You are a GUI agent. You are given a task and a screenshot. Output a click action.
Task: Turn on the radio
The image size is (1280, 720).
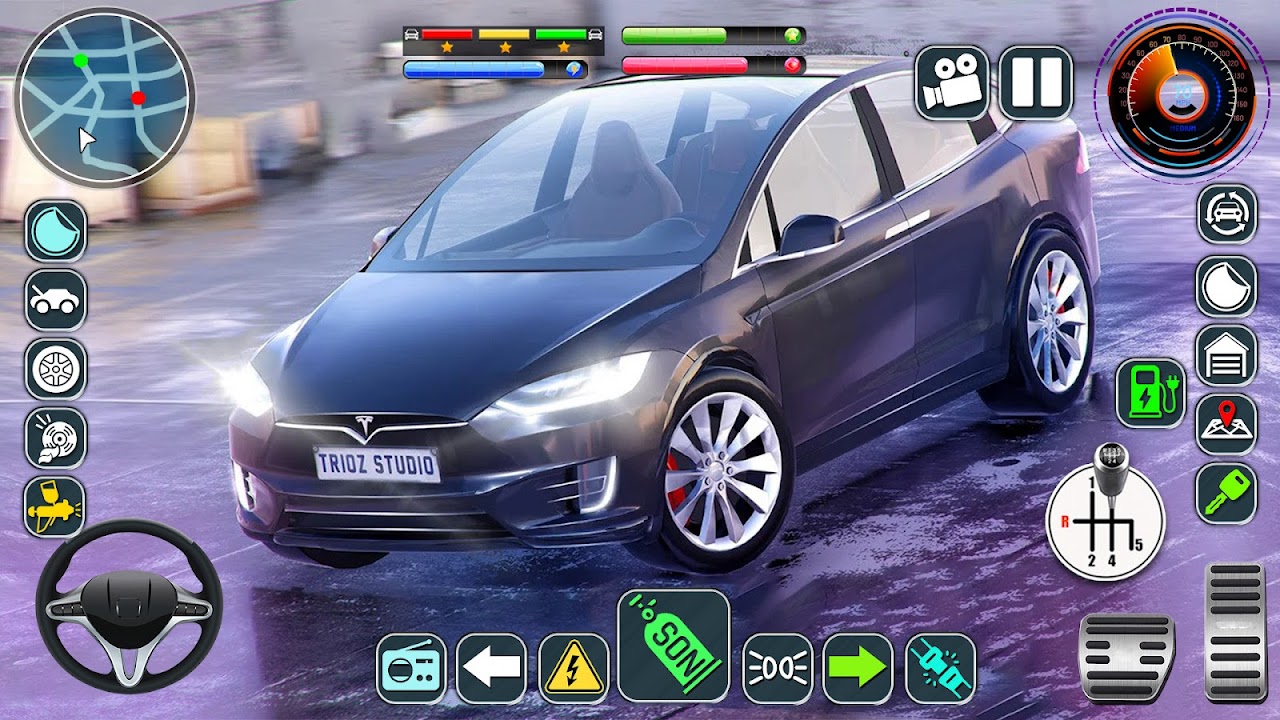click(x=410, y=668)
